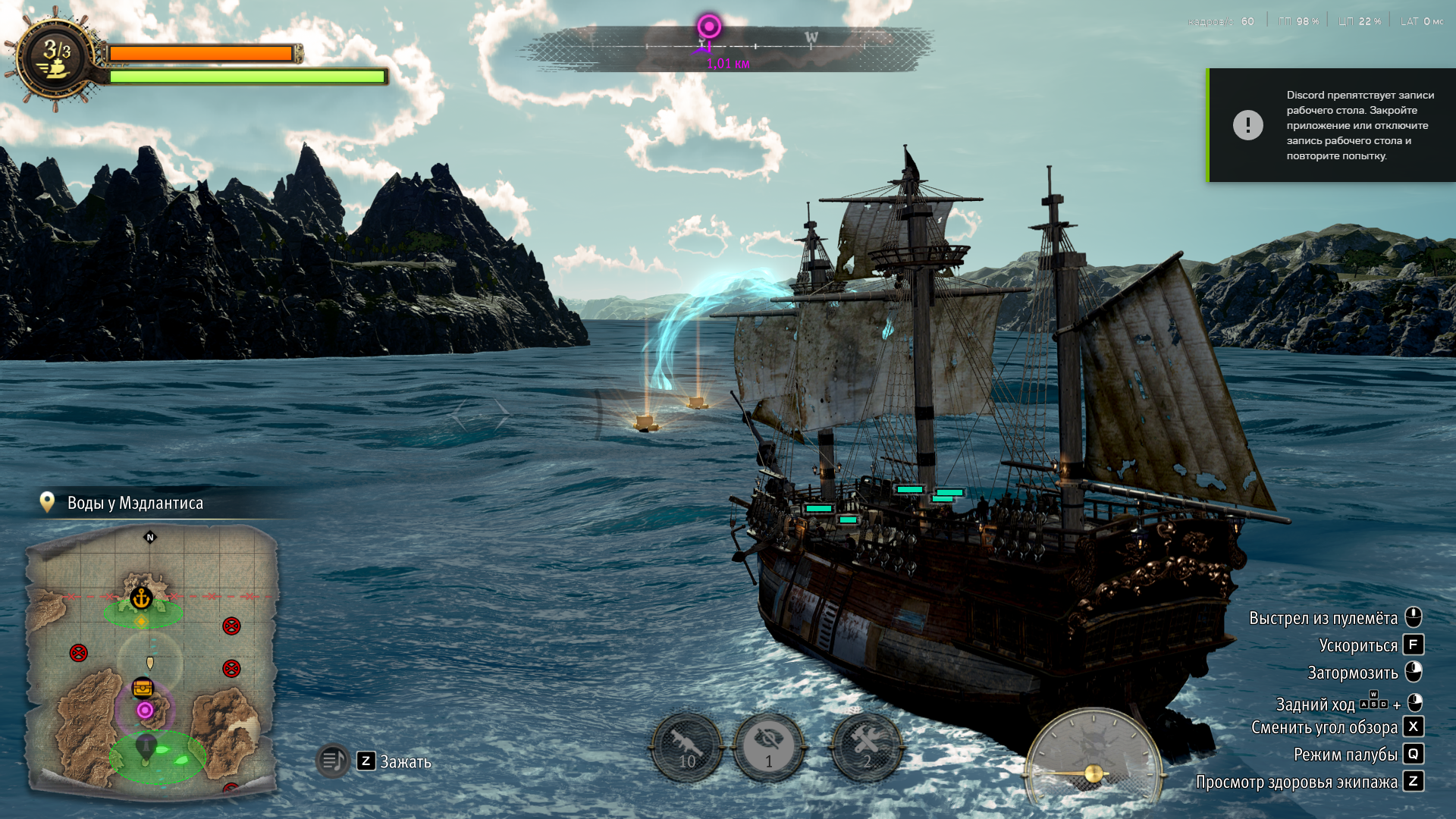This screenshot has width=1456, height=819.
Task: Click the magenta waypoint on the compass
Action: coord(709,27)
